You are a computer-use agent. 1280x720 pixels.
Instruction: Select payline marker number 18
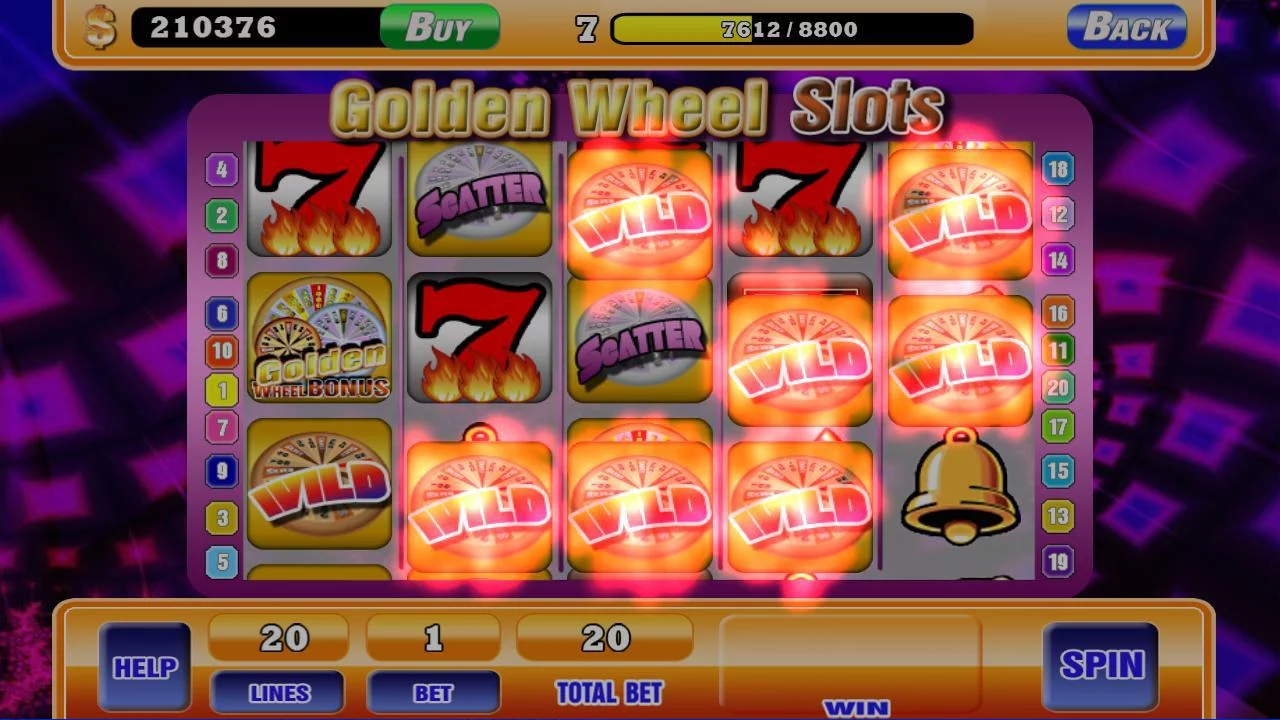tap(1058, 168)
